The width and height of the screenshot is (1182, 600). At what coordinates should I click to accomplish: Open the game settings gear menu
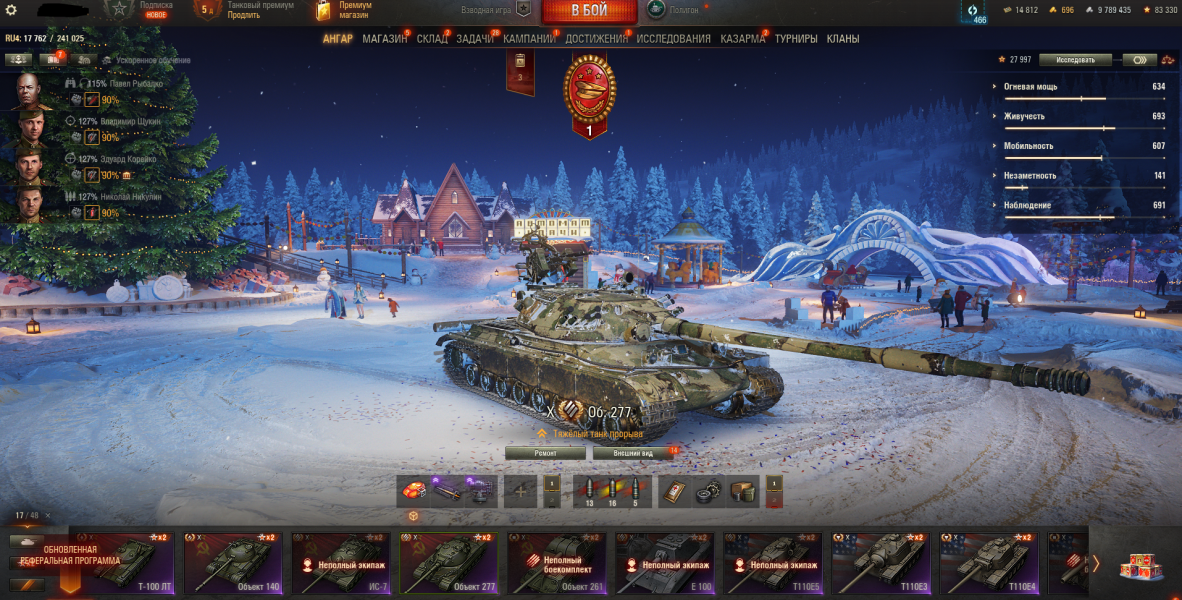coord(12,10)
